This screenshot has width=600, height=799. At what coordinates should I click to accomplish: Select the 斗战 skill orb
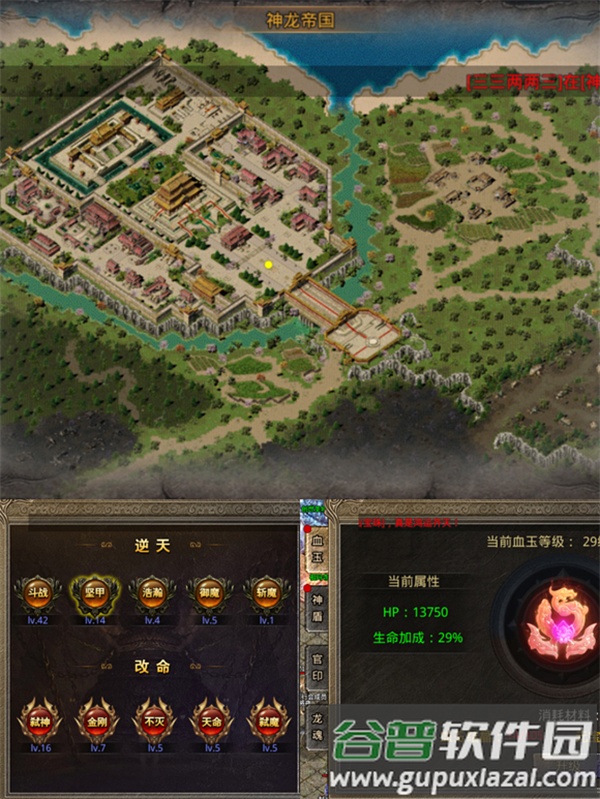pyautogui.click(x=37, y=594)
